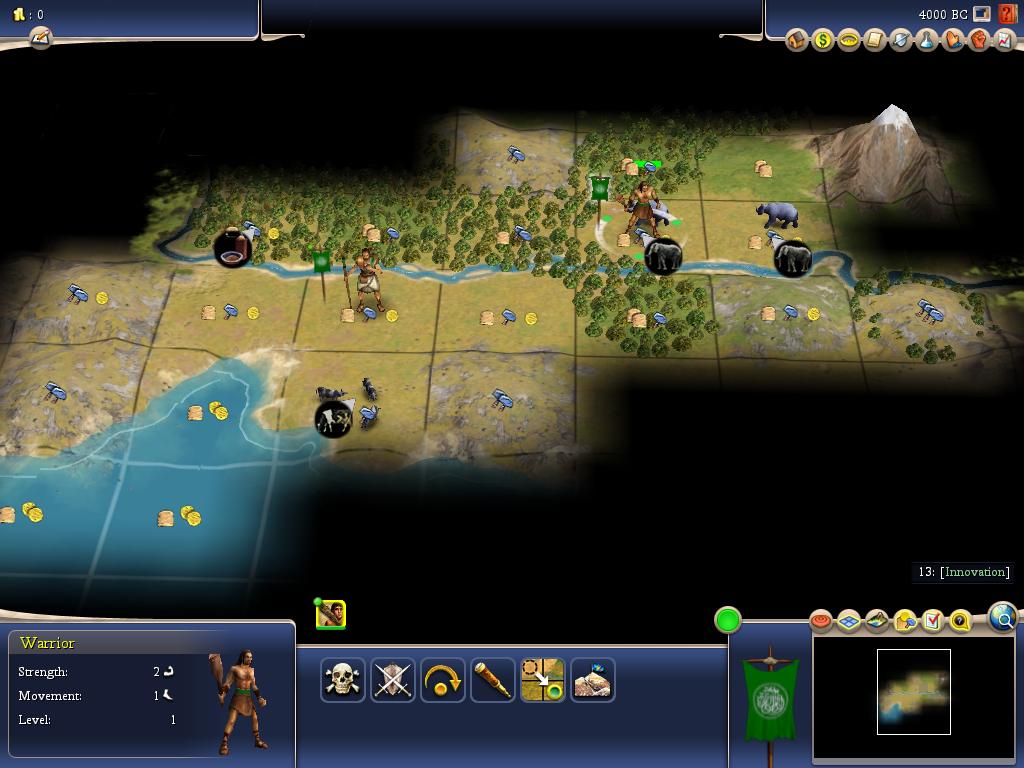This screenshot has width=1024, height=768.
Task: Click the green end turn button
Action: 728,620
